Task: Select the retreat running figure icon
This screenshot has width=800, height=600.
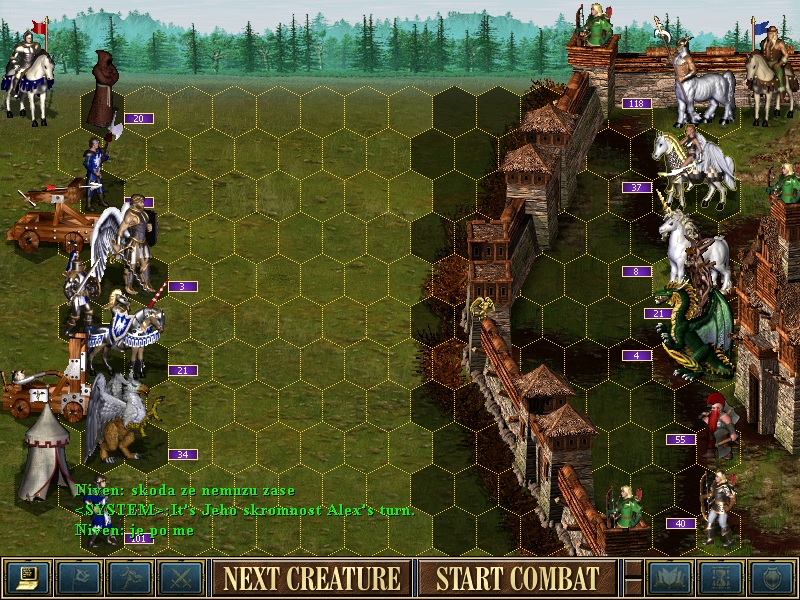Action: click(130, 577)
